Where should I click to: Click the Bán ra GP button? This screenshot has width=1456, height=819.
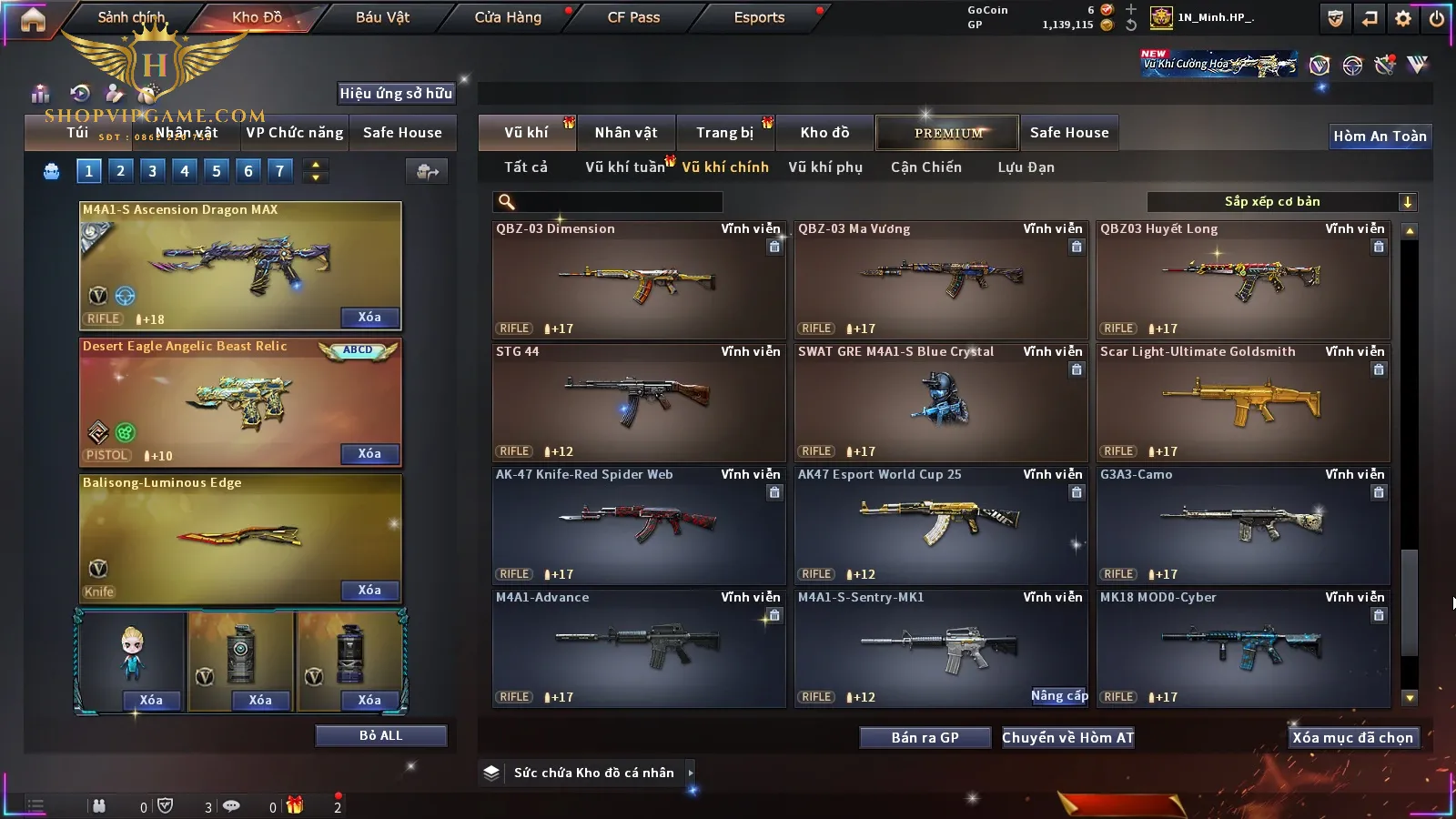click(x=925, y=738)
